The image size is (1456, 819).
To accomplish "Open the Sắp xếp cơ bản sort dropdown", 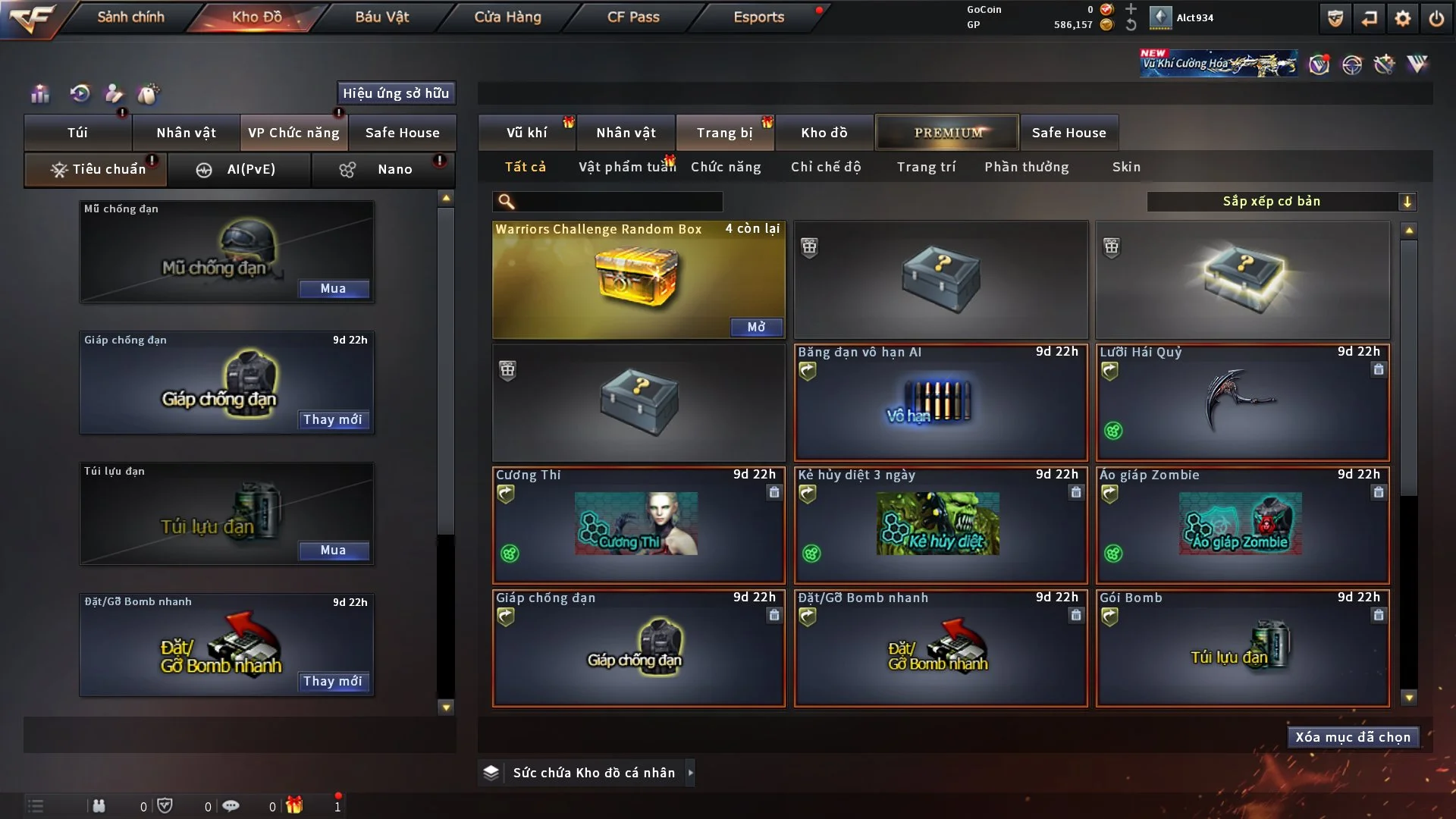I will pos(1281,202).
